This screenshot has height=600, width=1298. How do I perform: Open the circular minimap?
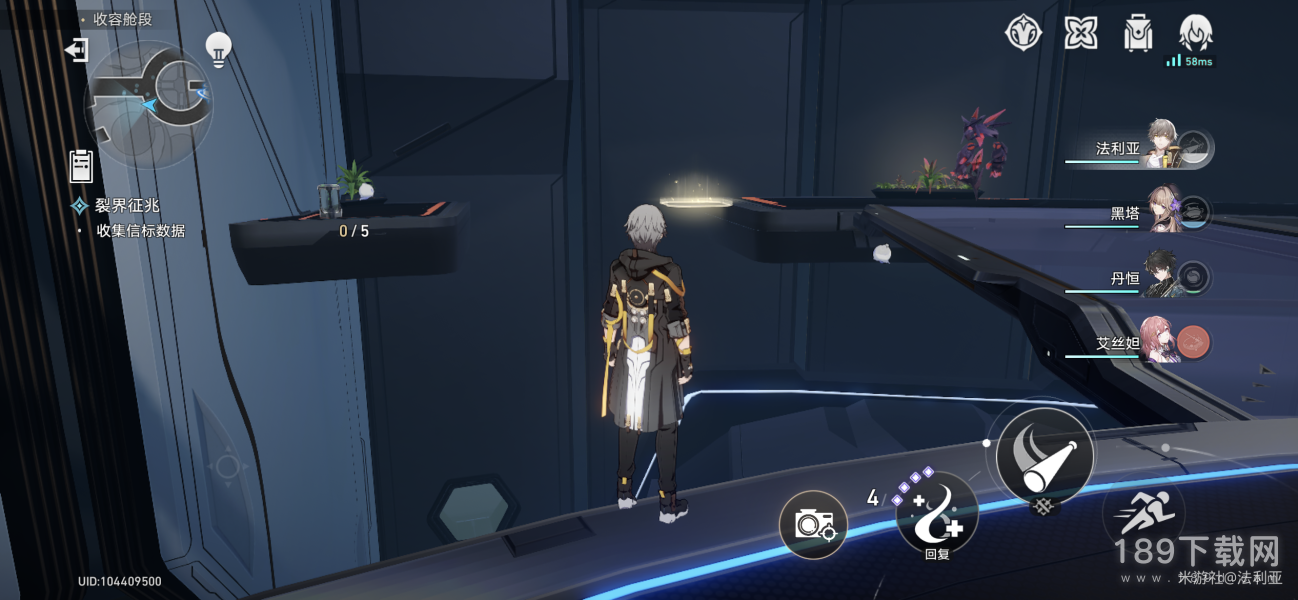click(148, 103)
